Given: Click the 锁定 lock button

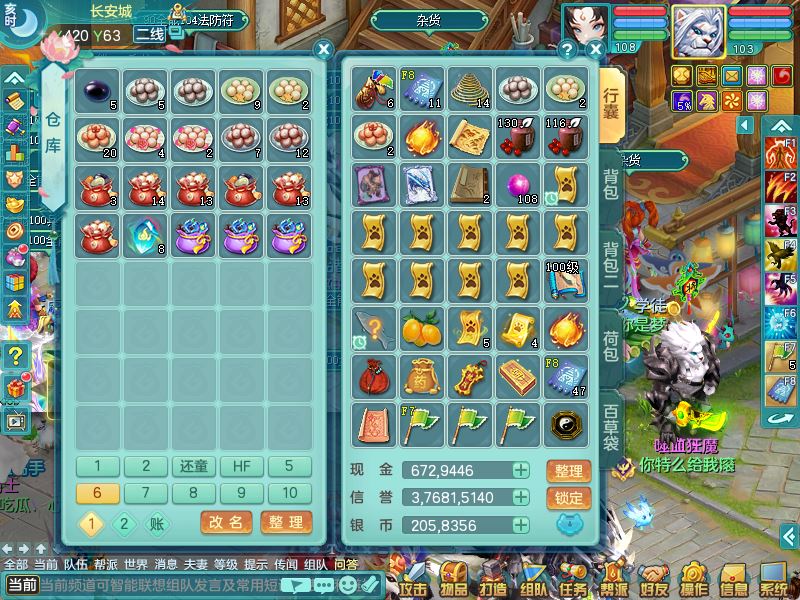Looking at the screenshot, I should click(569, 498).
